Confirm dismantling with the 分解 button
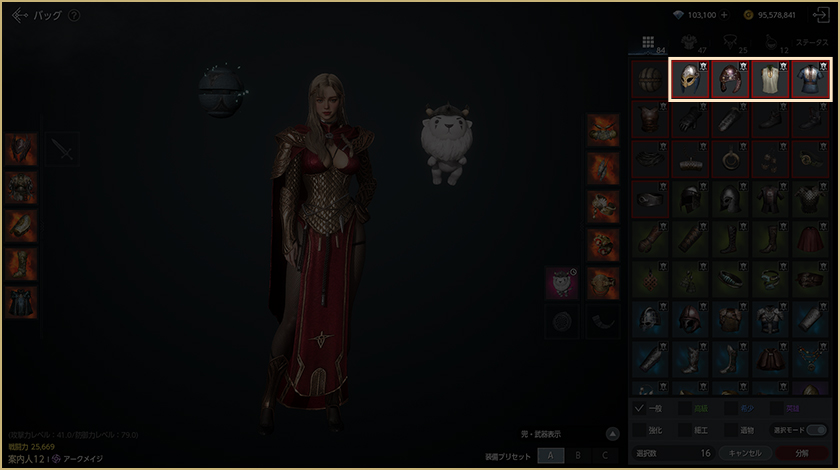 802,453
